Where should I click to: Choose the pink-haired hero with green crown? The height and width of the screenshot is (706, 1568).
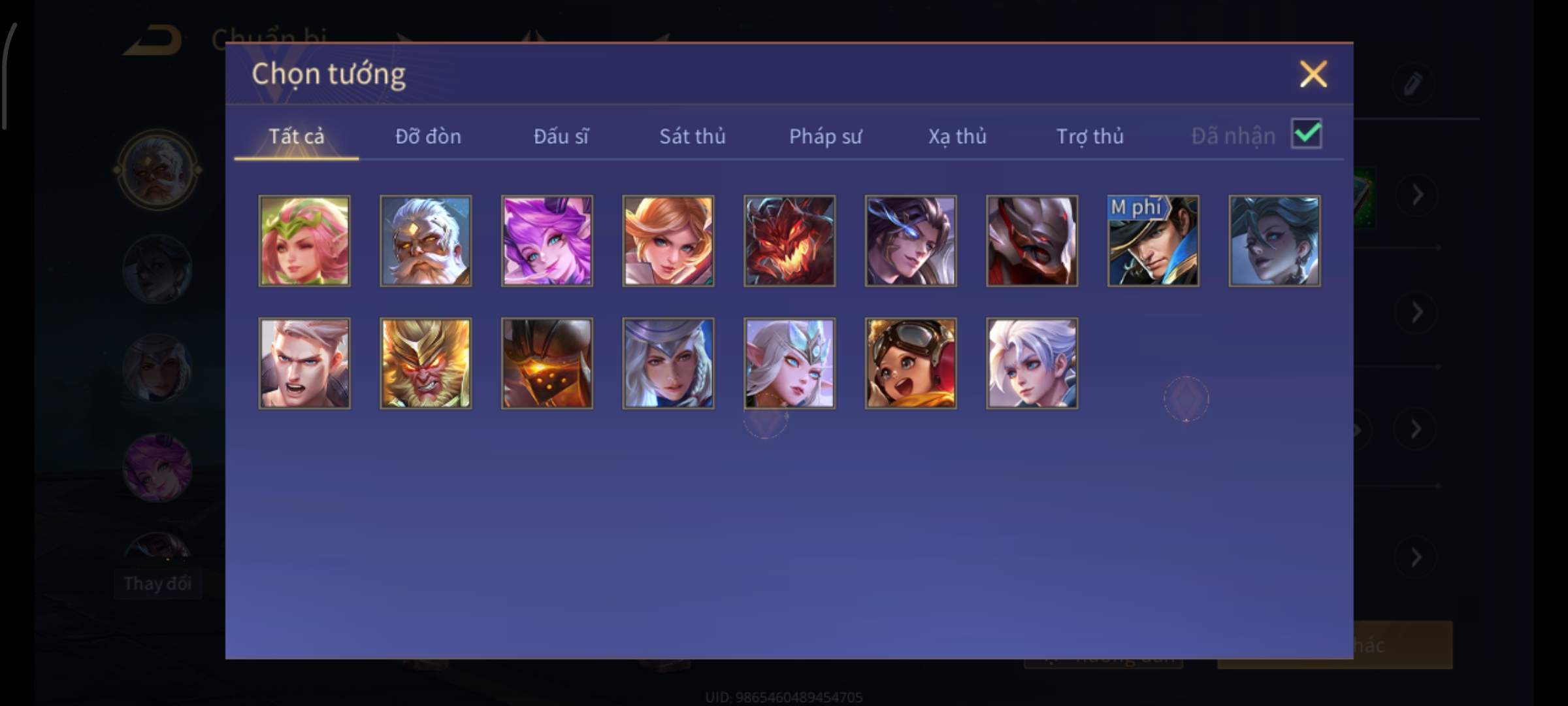point(304,241)
